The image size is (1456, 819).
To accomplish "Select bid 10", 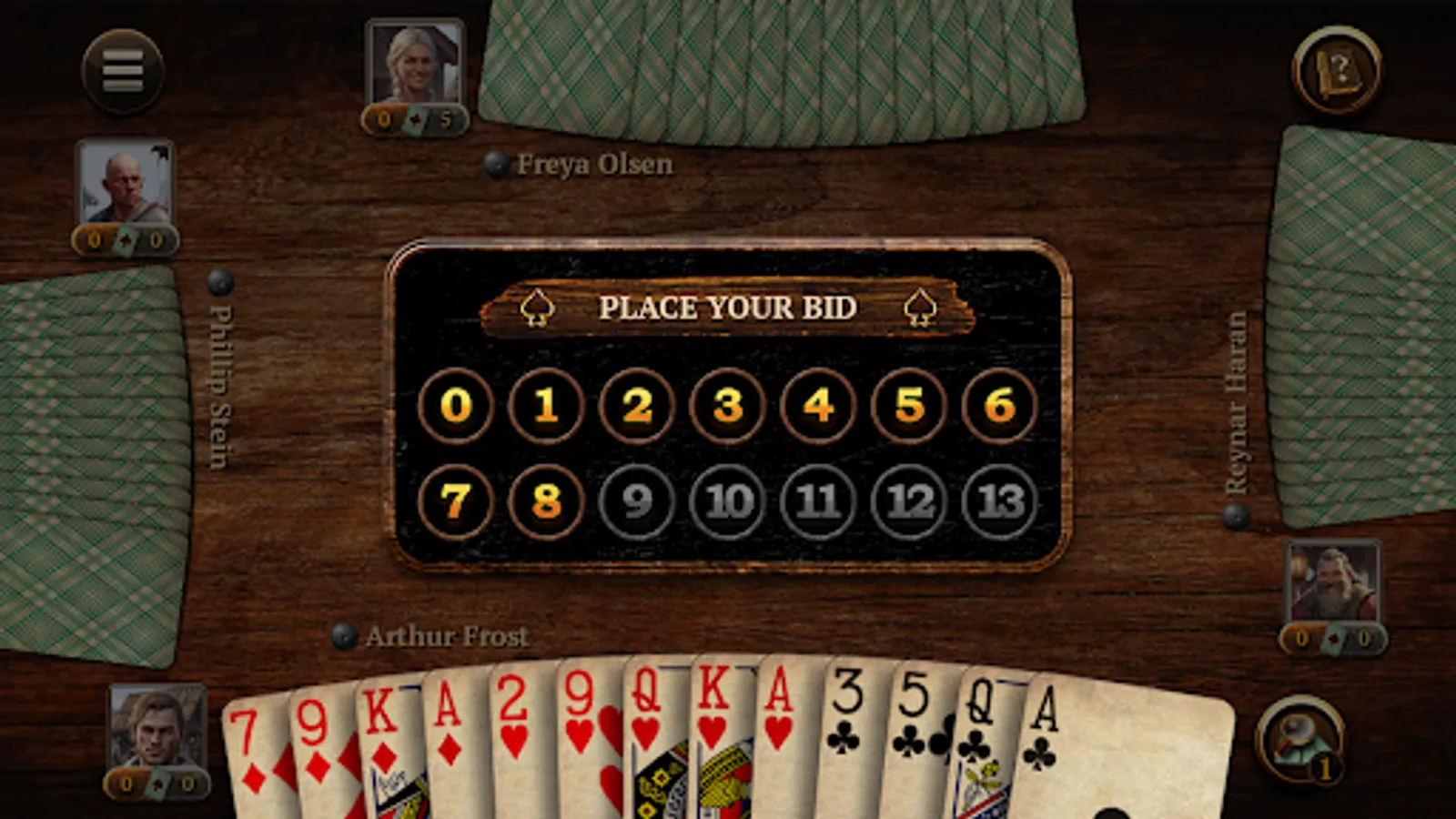I will click(728, 501).
